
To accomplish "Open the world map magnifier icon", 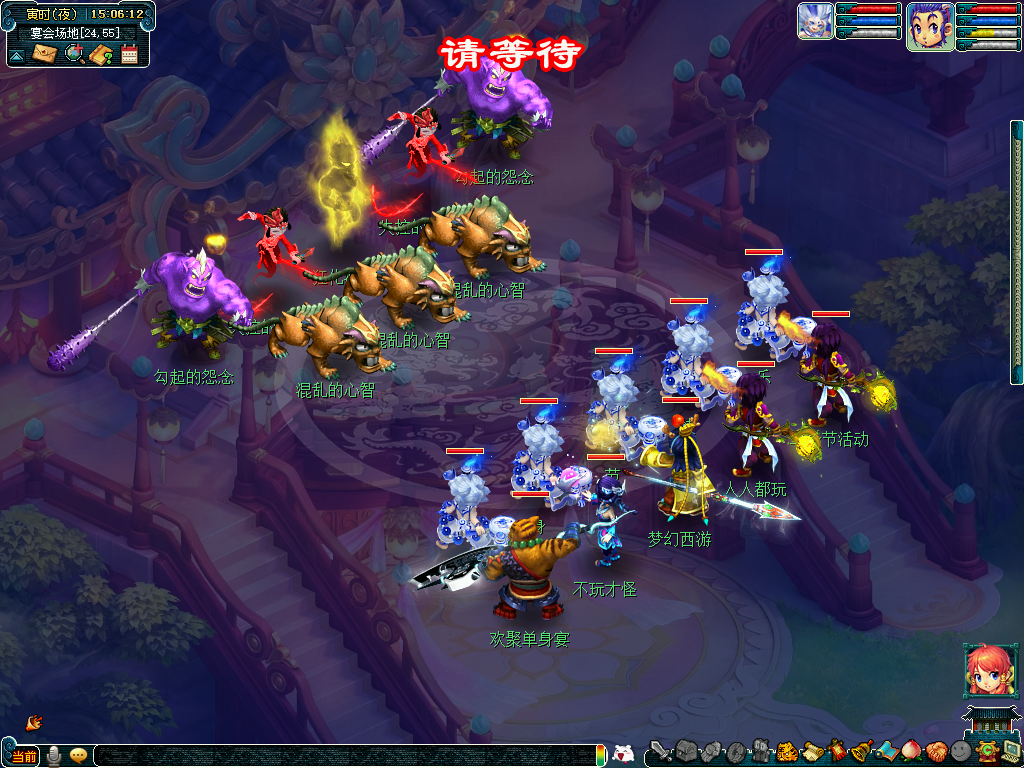I will (x=73, y=54).
